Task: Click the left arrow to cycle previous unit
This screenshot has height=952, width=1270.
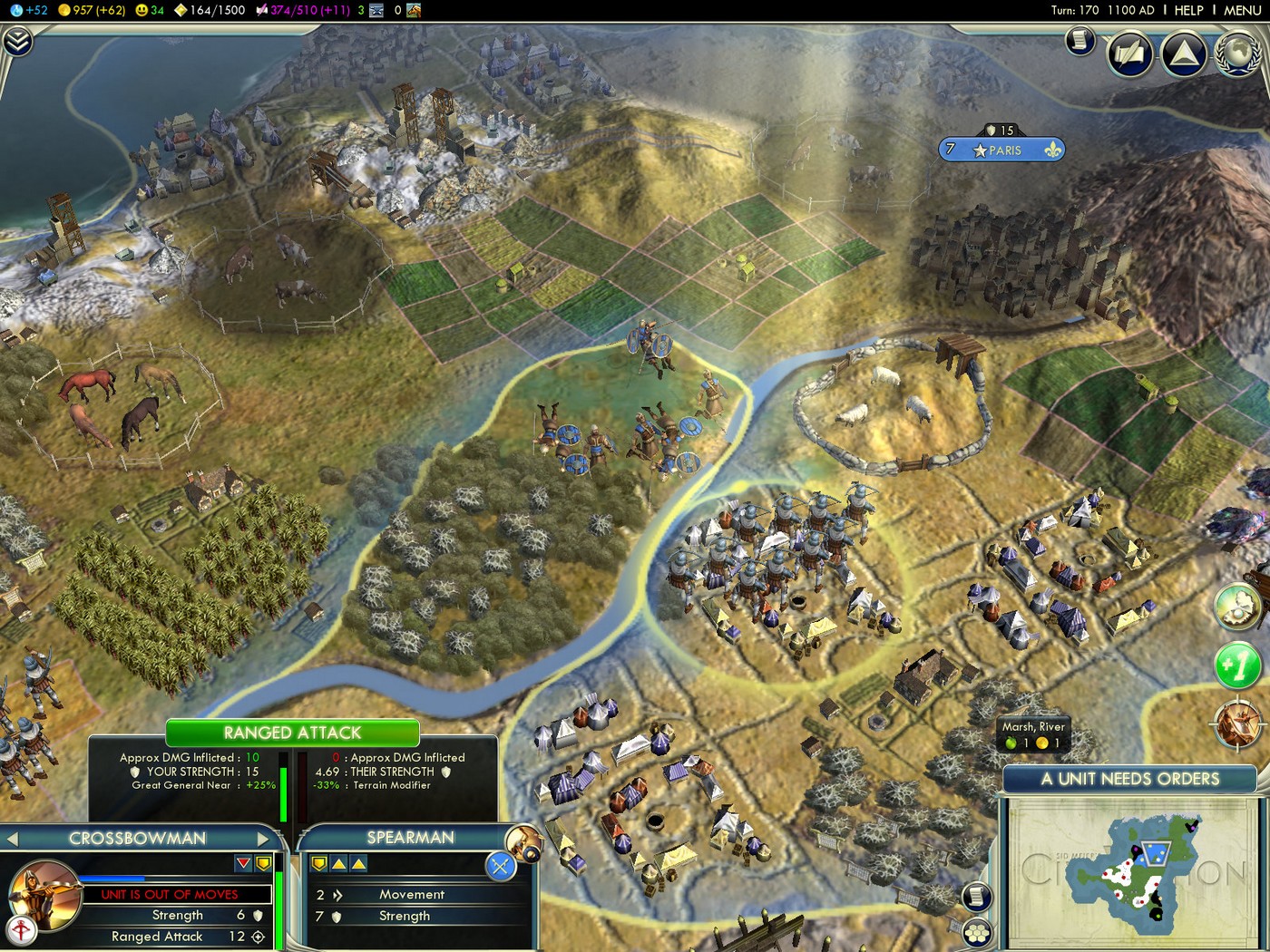Action: coord(13,839)
